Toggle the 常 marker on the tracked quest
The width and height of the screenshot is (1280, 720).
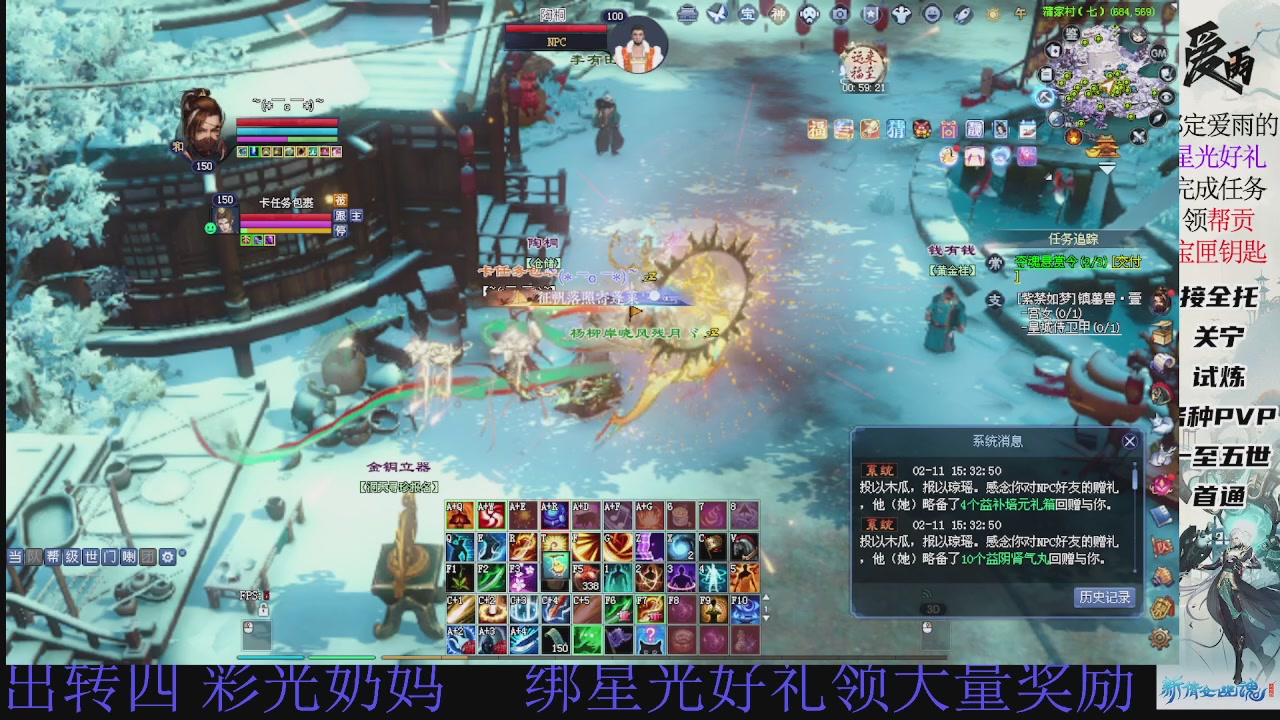994,263
